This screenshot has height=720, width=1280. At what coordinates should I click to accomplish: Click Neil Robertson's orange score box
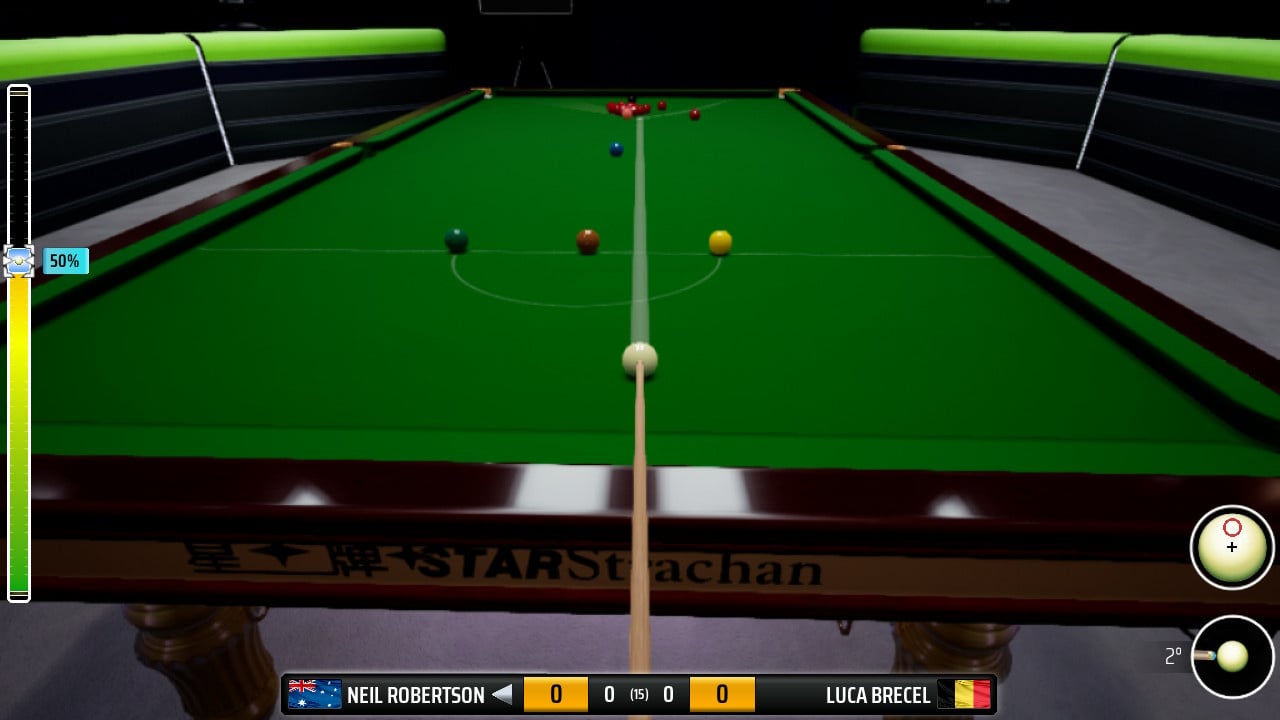point(556,693)
